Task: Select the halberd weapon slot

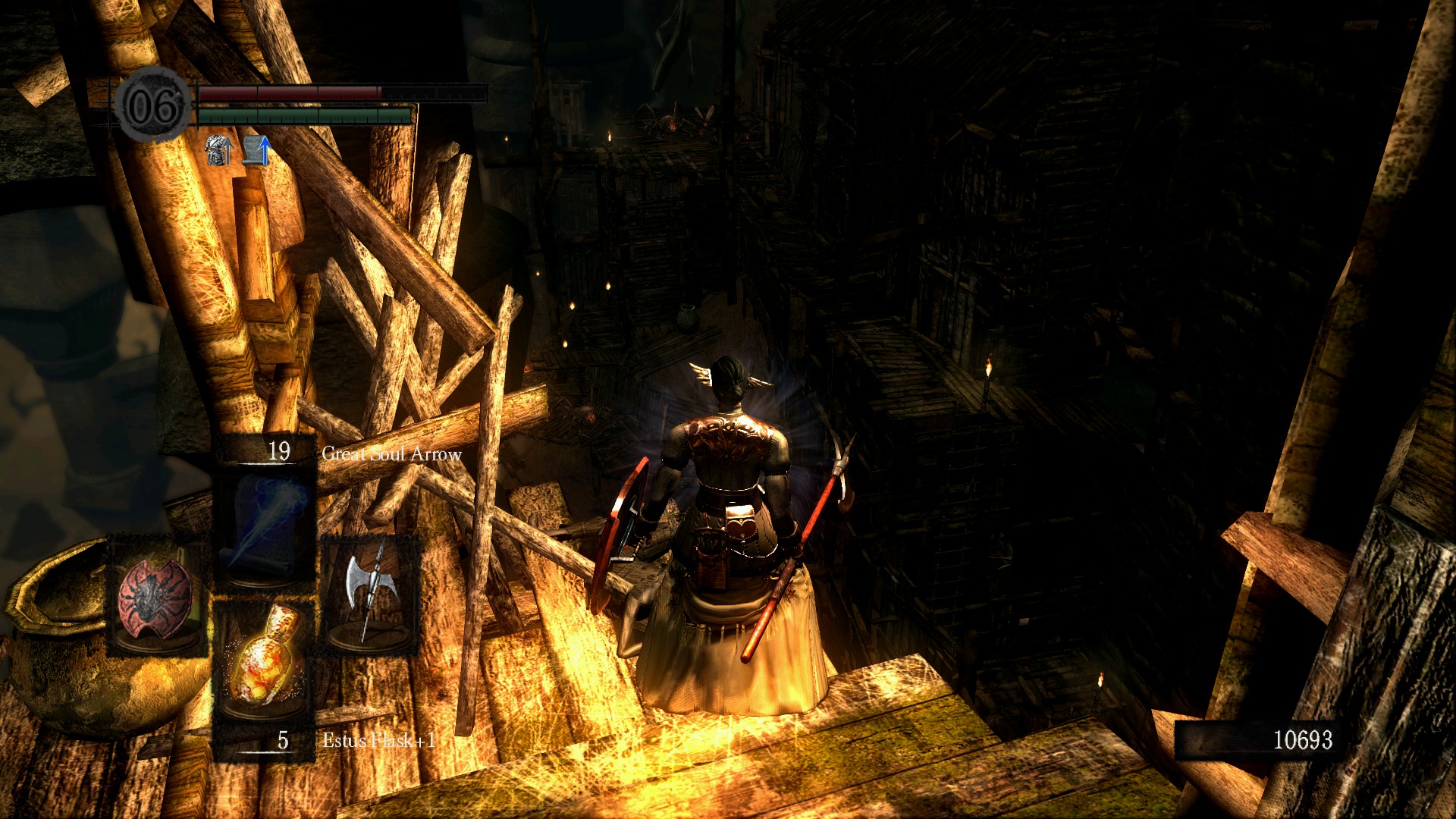Action: click(x=369, y=593)
